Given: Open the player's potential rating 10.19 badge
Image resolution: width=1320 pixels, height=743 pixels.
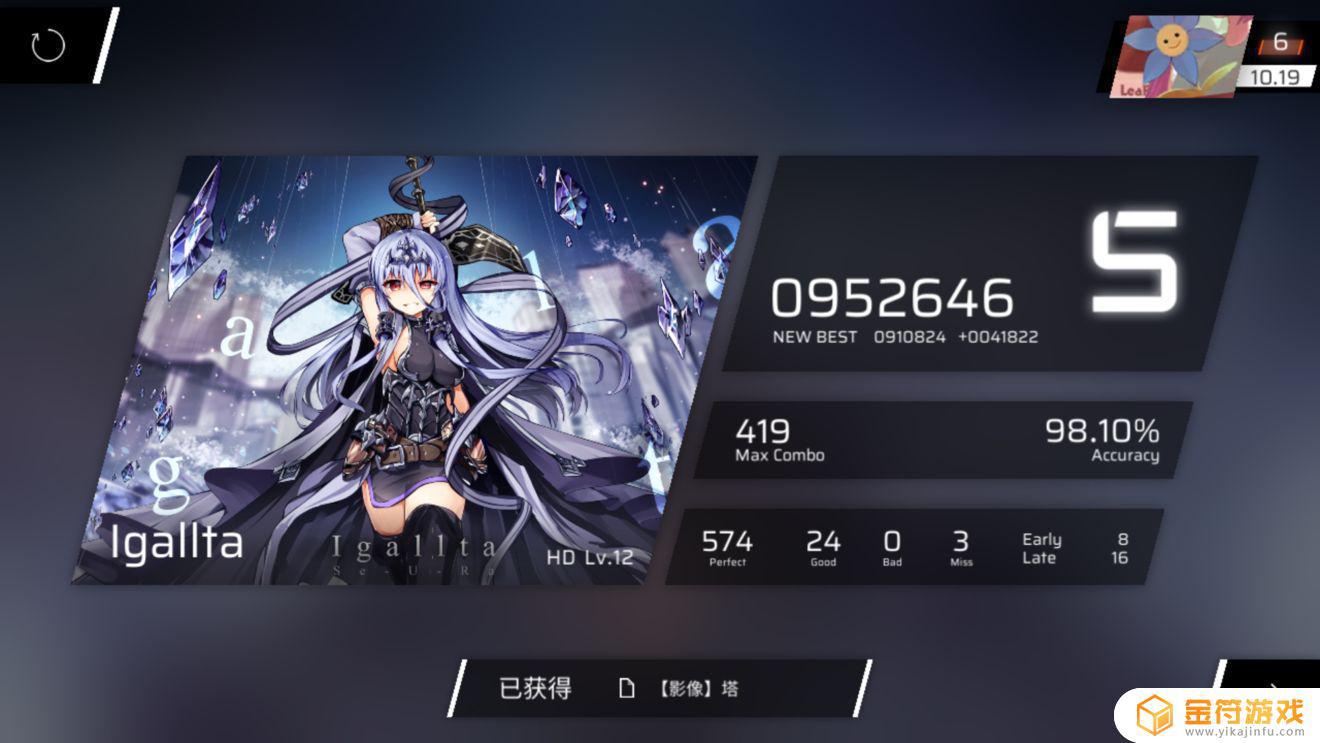Looking at the screenshot, I should 1277,74.
